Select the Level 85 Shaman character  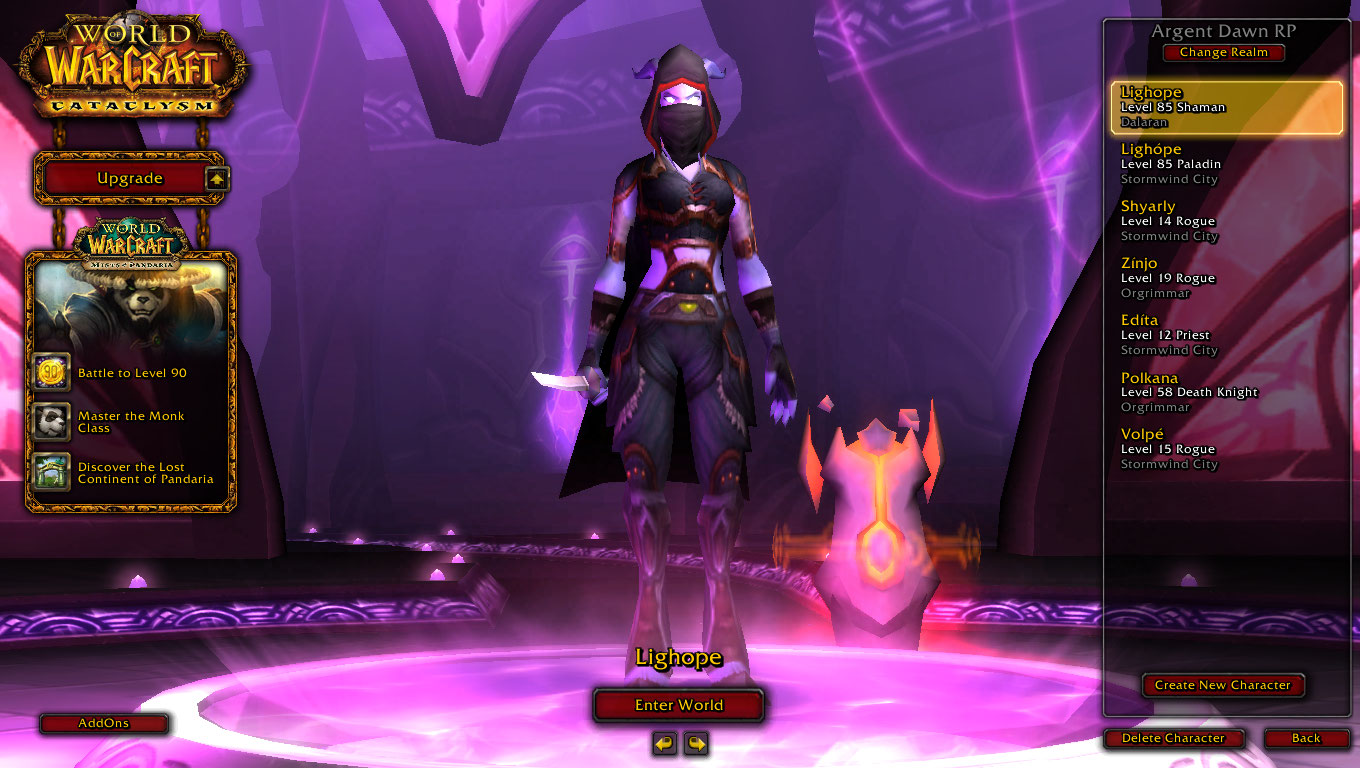1226,107
